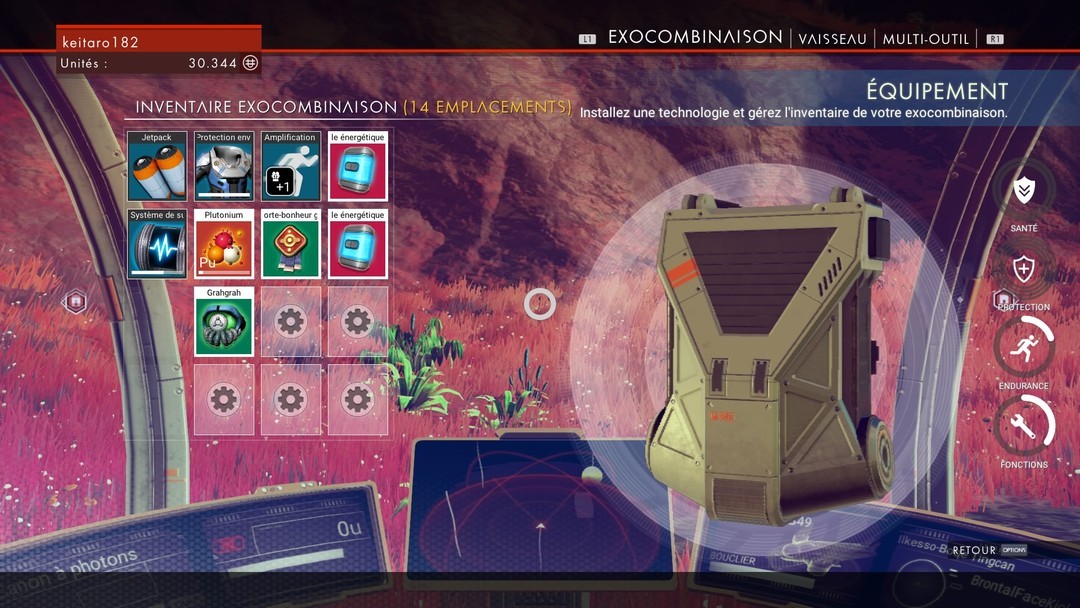1080x608 pixels.
Task: Open the Fonctions wrench icon
Action: [1024, 426]
